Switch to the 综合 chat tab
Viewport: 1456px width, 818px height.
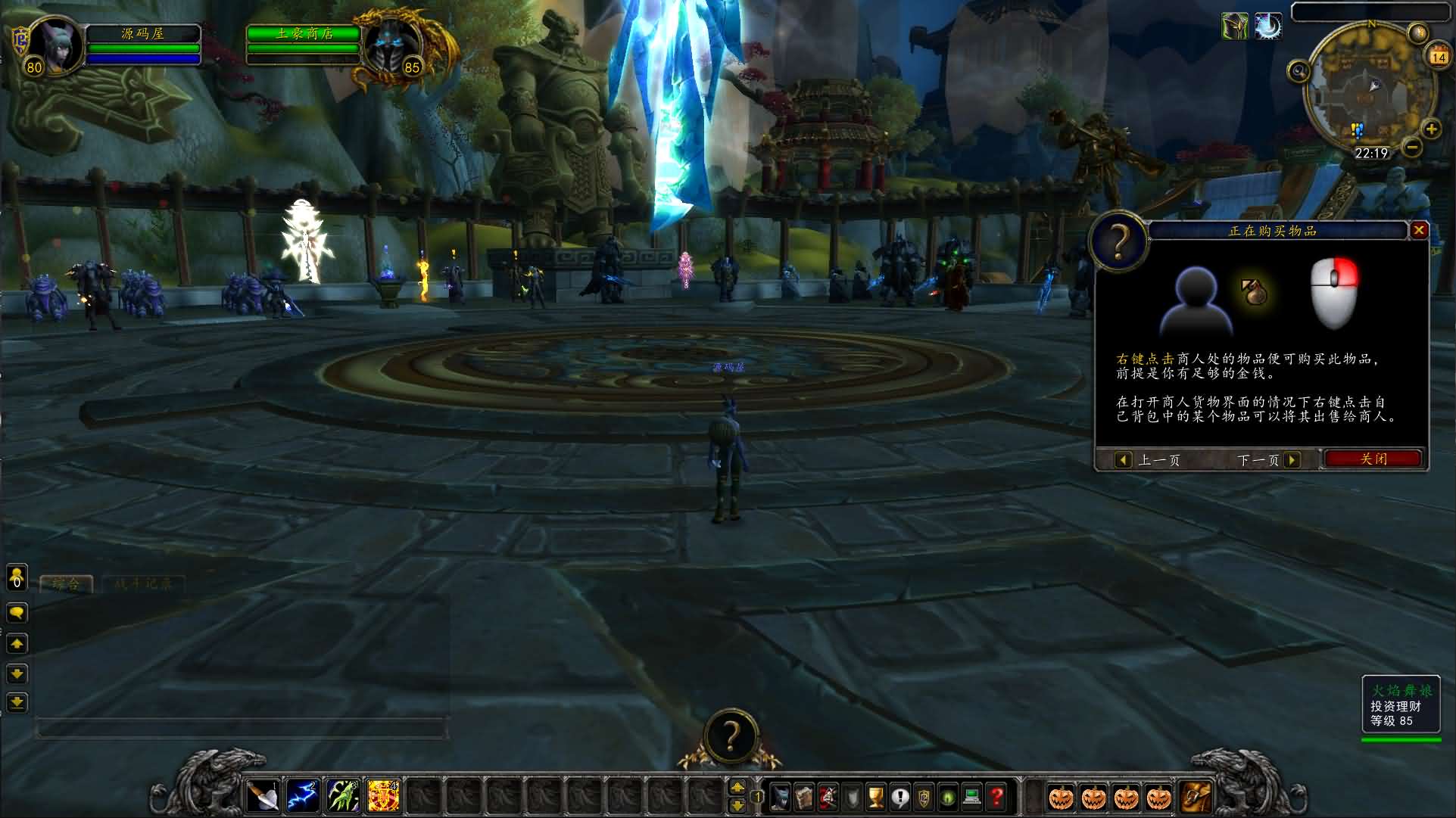coord(66,583)
